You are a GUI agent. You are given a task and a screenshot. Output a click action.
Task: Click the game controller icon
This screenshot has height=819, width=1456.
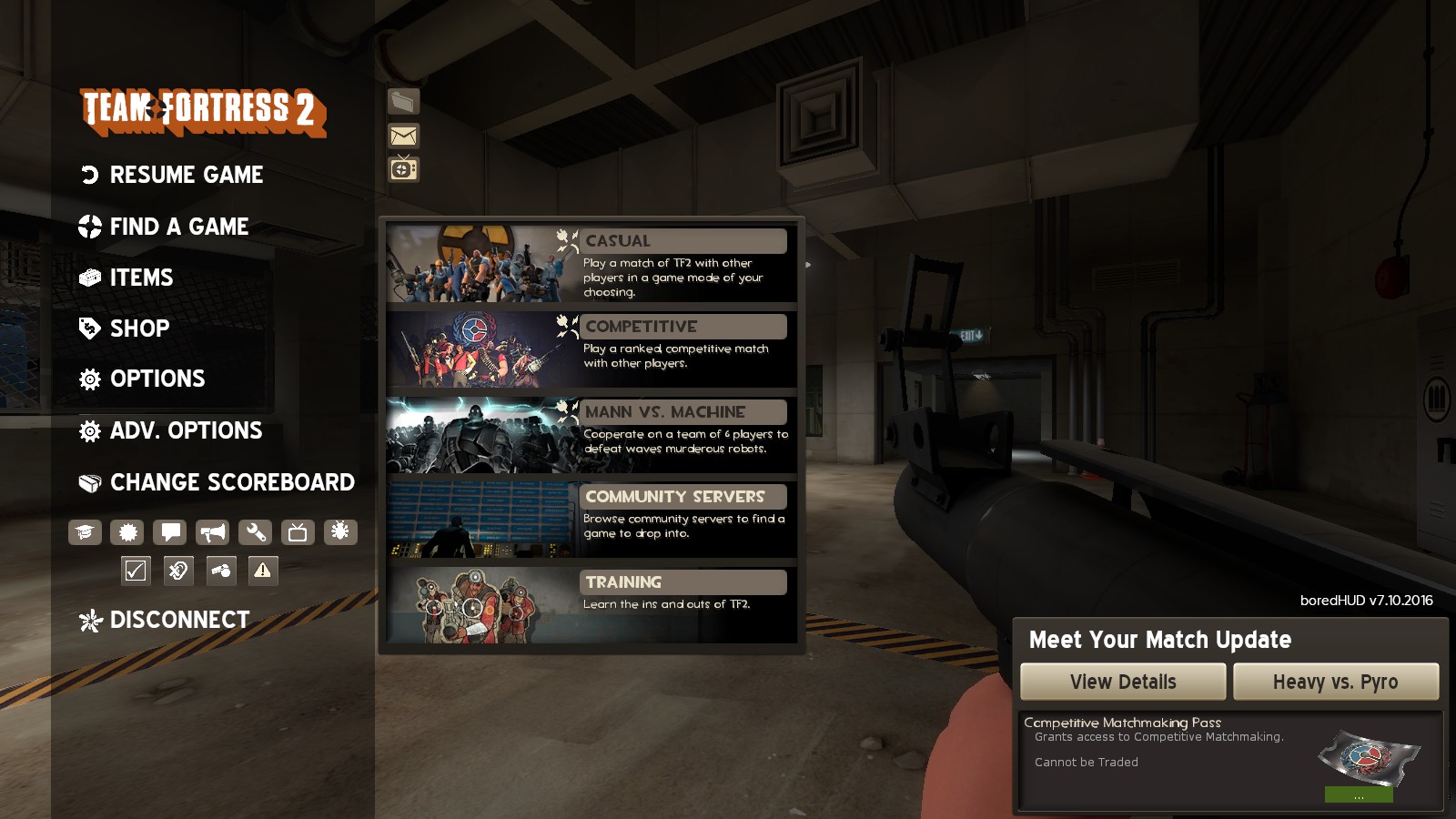(219, 571)
